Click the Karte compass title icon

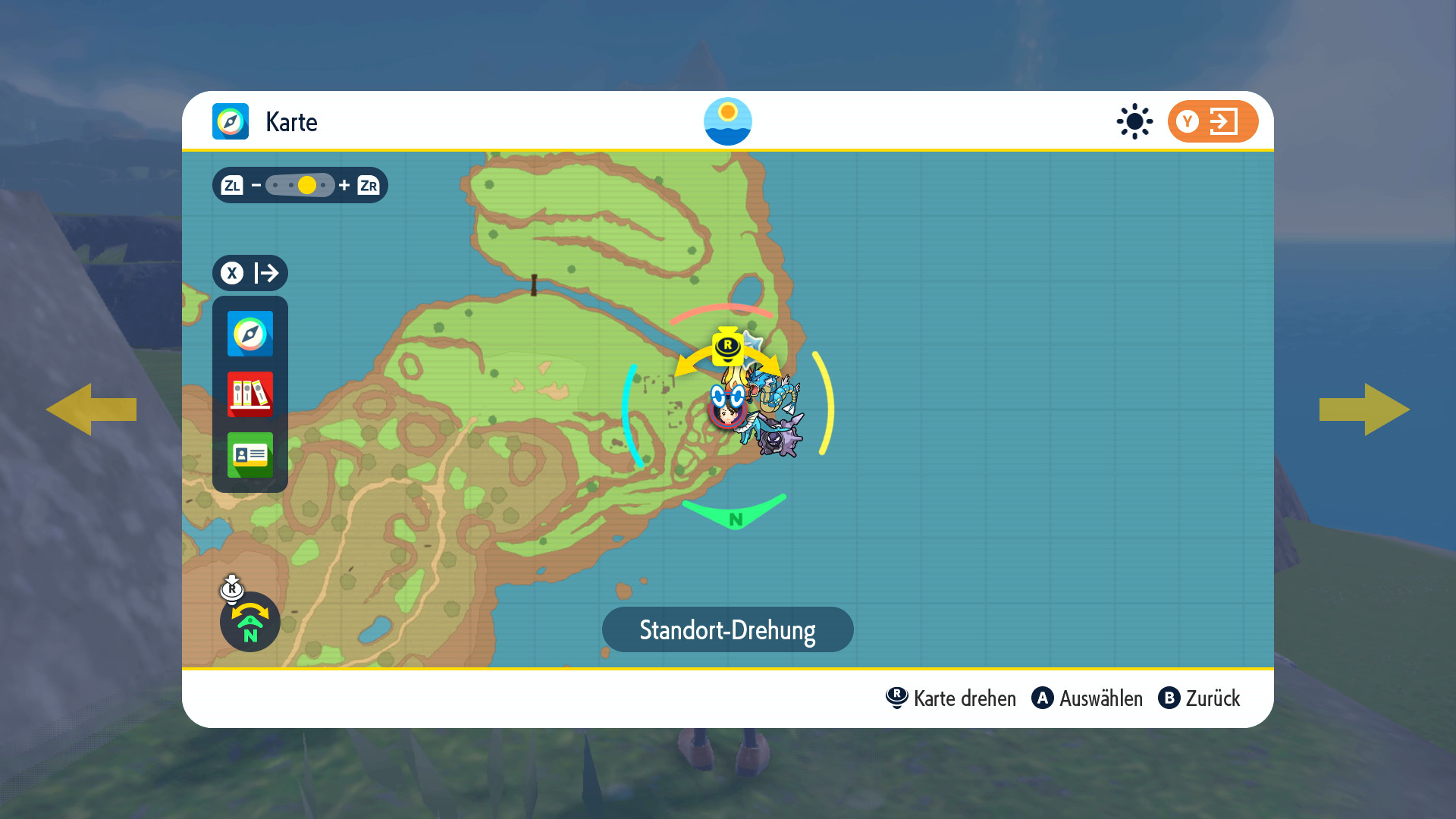(x=231, y=121)
